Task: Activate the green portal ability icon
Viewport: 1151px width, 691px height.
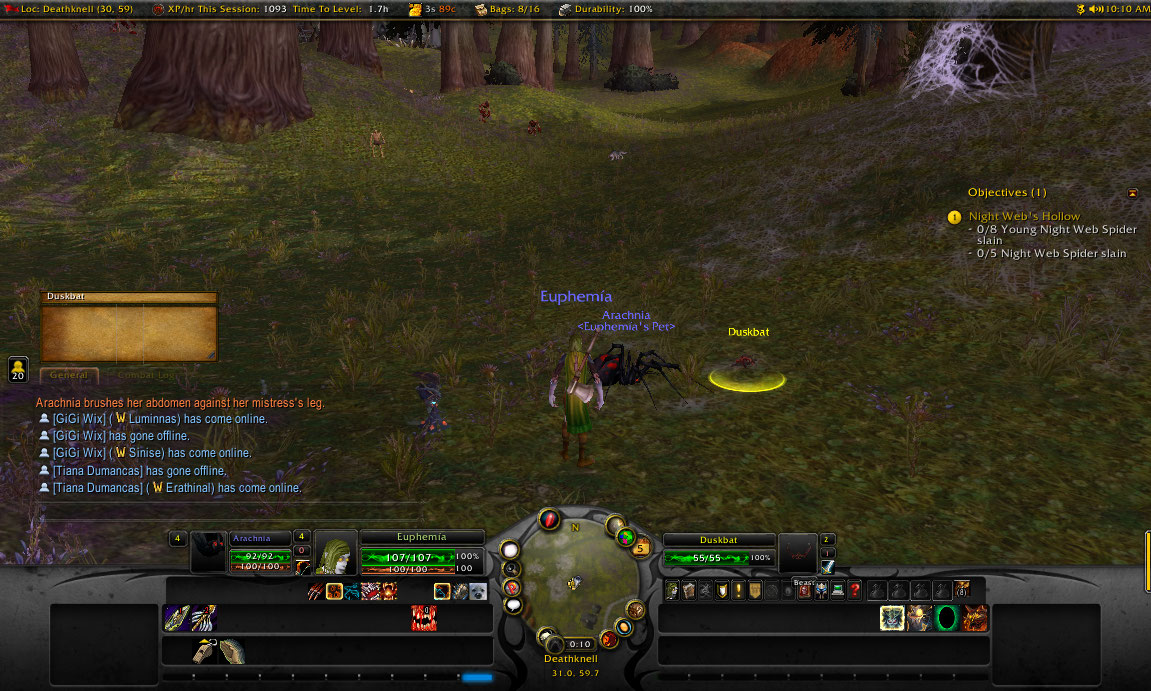Action: pos(947,618)
